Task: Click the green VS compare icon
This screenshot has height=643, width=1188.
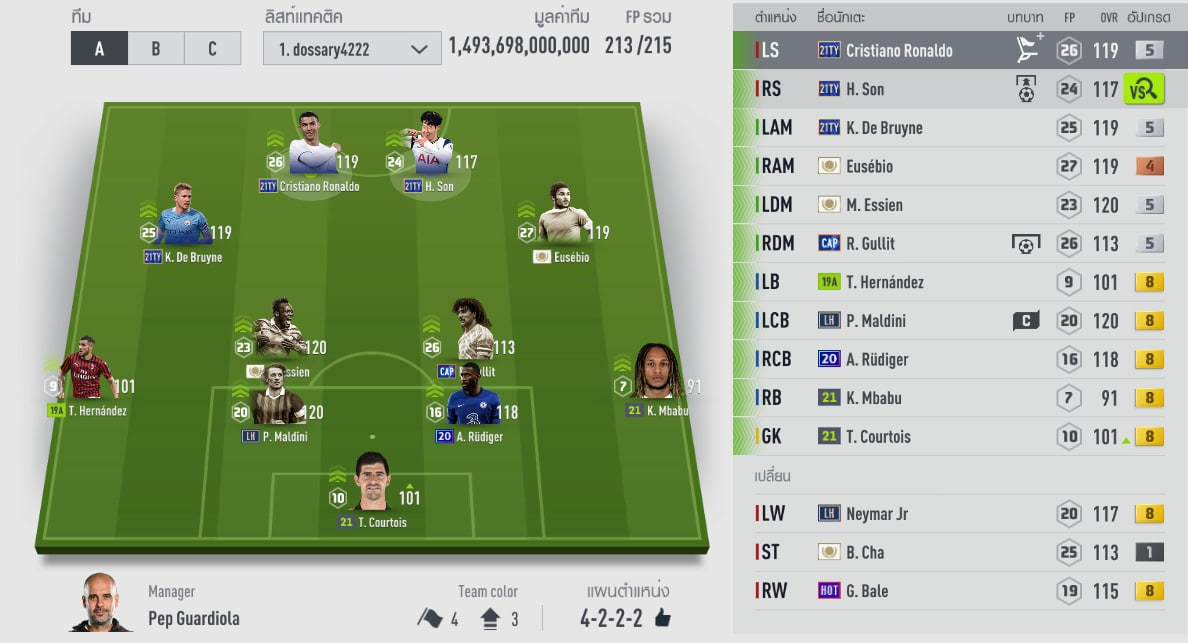Action: [1143, 89]
